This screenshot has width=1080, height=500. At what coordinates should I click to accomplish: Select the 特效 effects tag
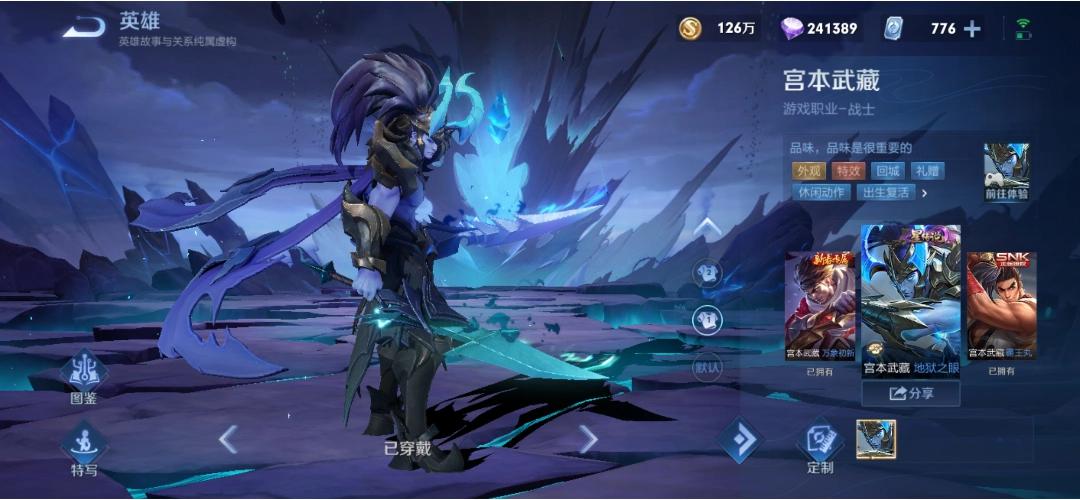click(x=849, y=171)
